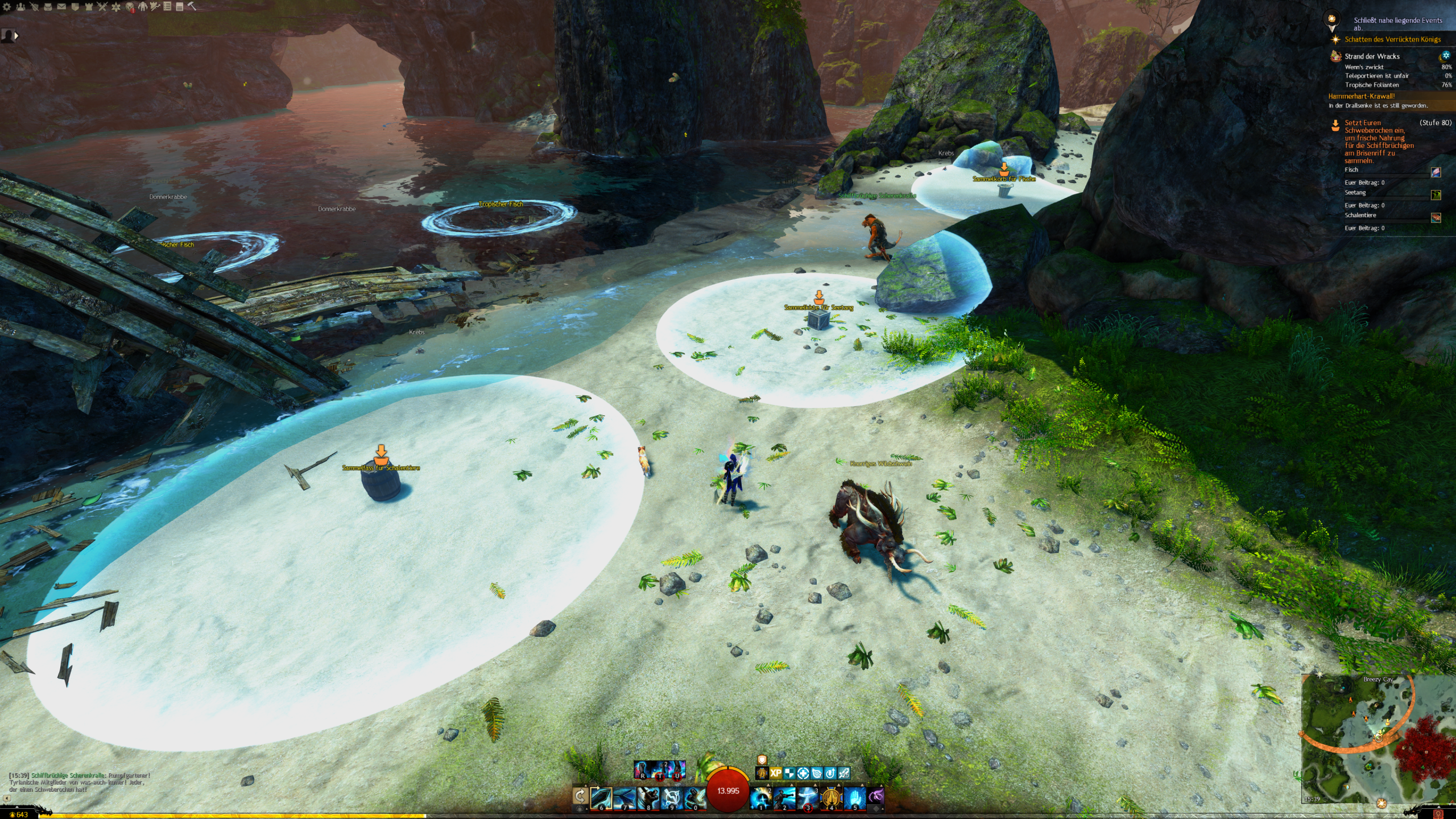
Task: Expand the party portrait arrow
Action: 16,36
